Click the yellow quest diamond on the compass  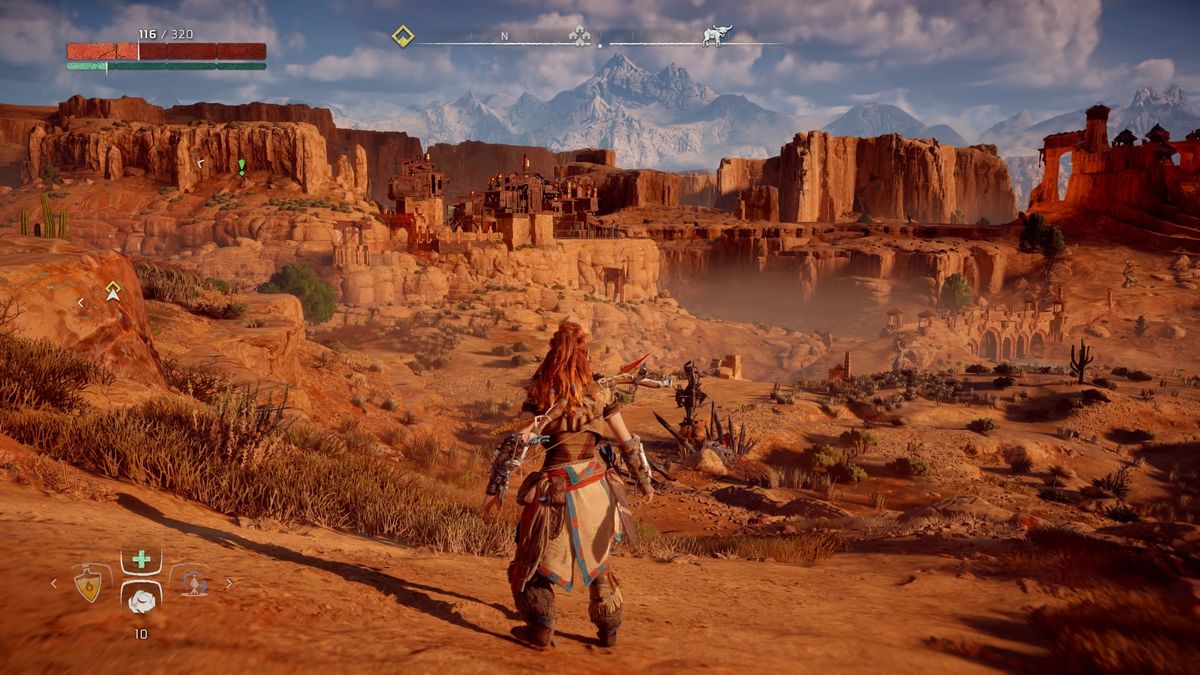[x=402, y=36]
